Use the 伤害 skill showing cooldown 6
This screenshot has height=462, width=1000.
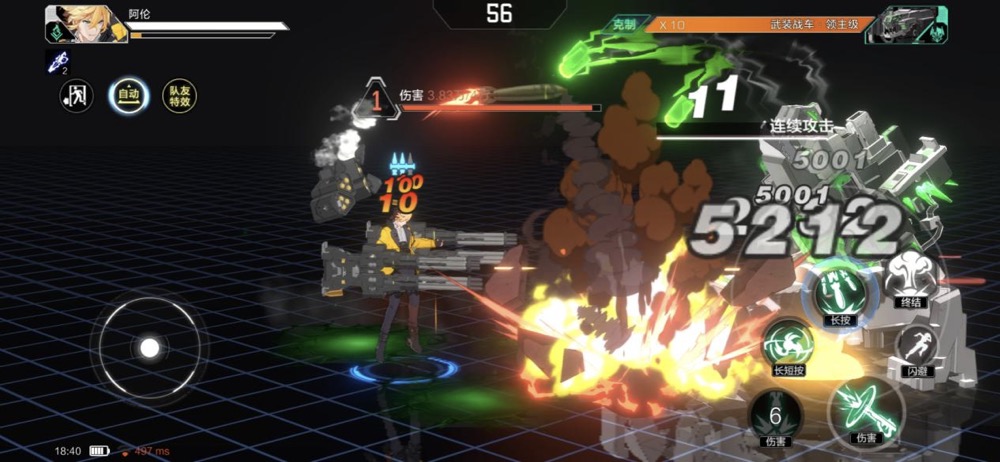click(x=775, y=413)
